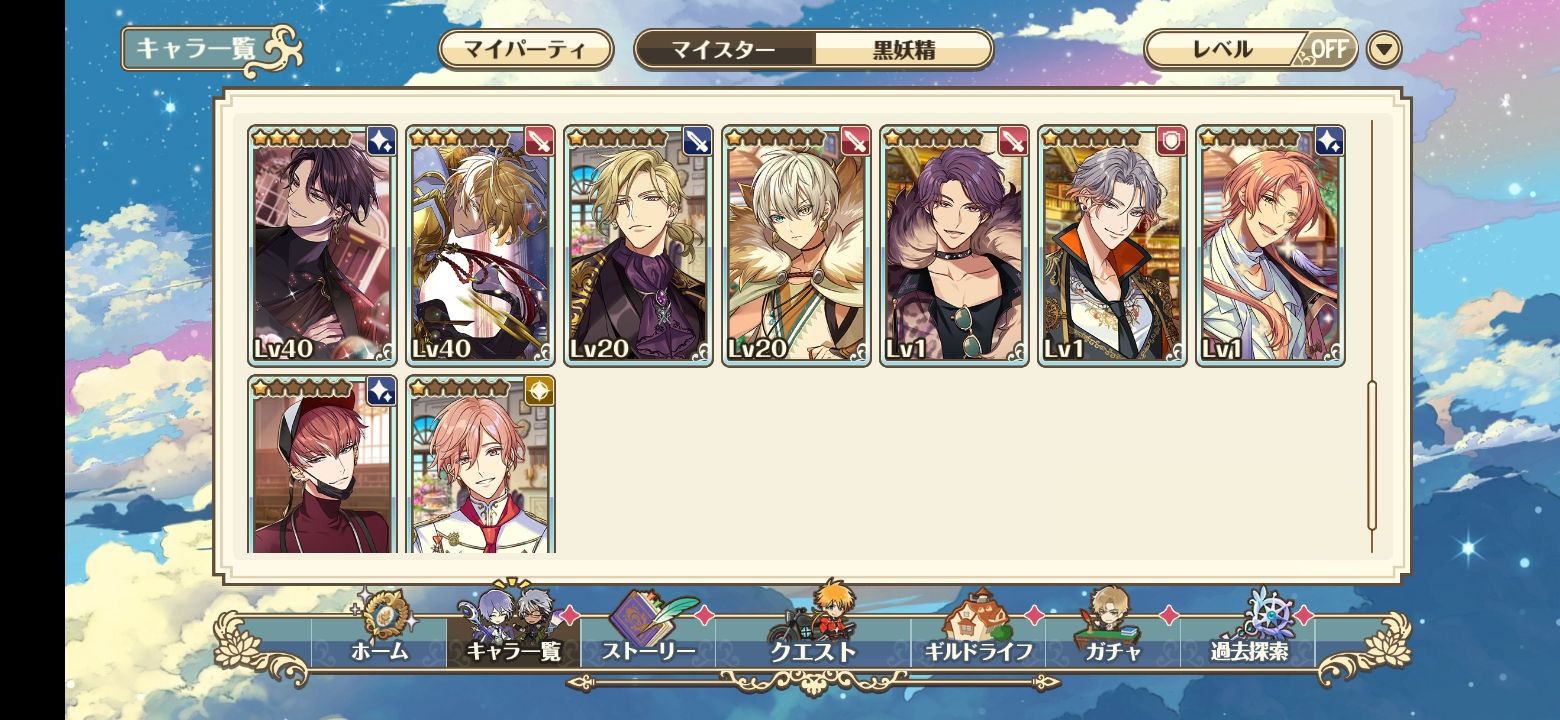The width and height of the screenshot is (1560, 720).
Task: Select the dark-haired Lv40 character card
Action: click(x=323, y=245)
